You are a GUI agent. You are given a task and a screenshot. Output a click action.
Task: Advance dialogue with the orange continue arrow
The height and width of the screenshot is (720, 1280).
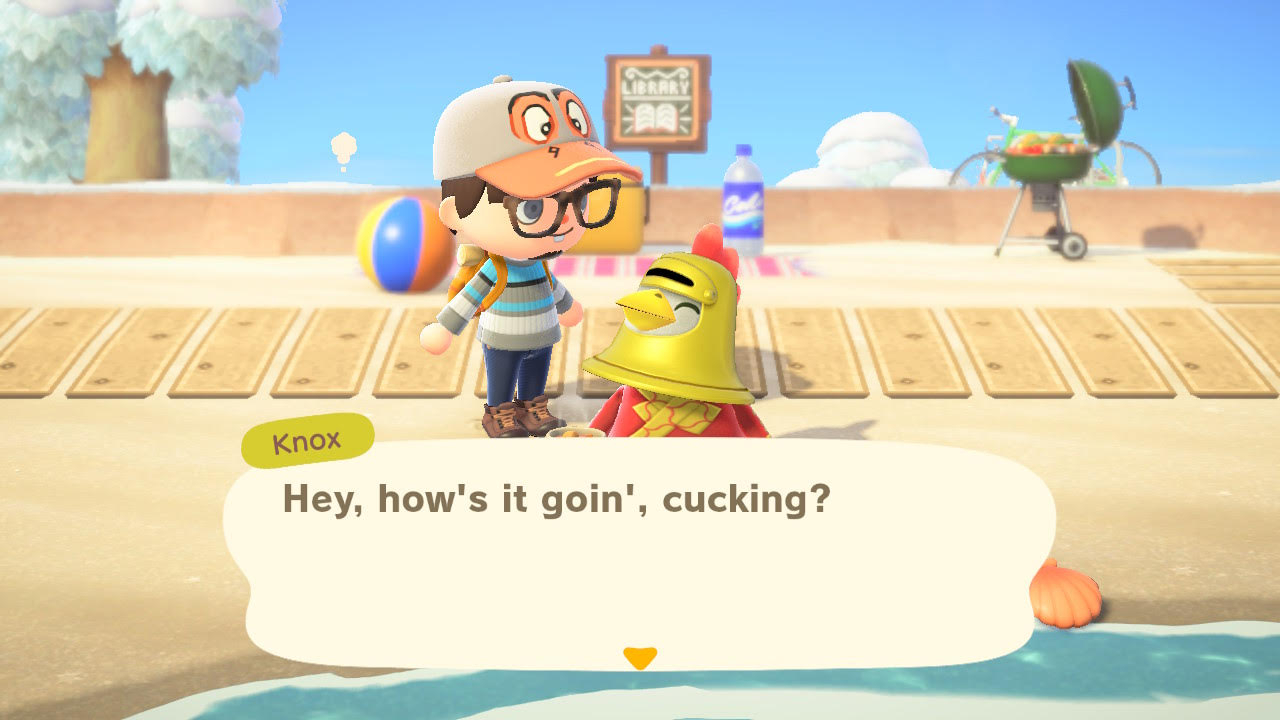pos(639,657)
